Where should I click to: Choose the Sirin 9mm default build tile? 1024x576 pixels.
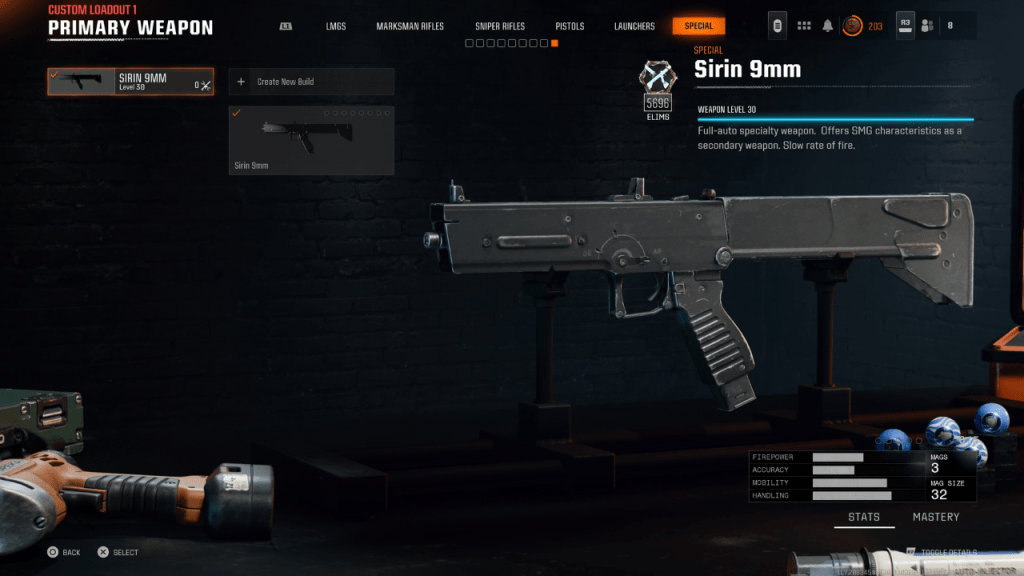(311, 140)
